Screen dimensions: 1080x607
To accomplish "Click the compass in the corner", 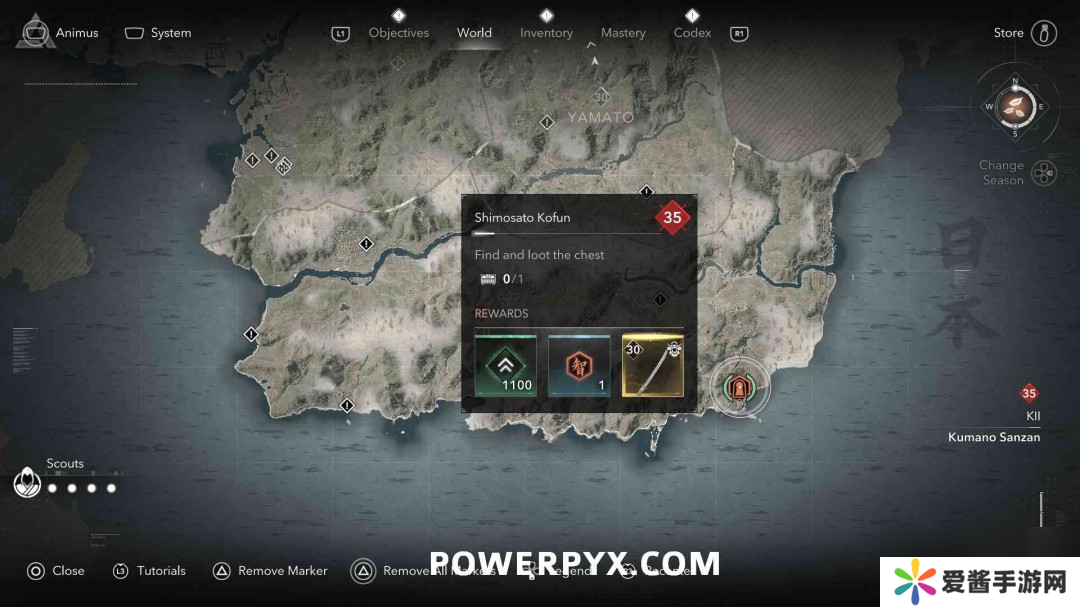I will [1014, 107].
